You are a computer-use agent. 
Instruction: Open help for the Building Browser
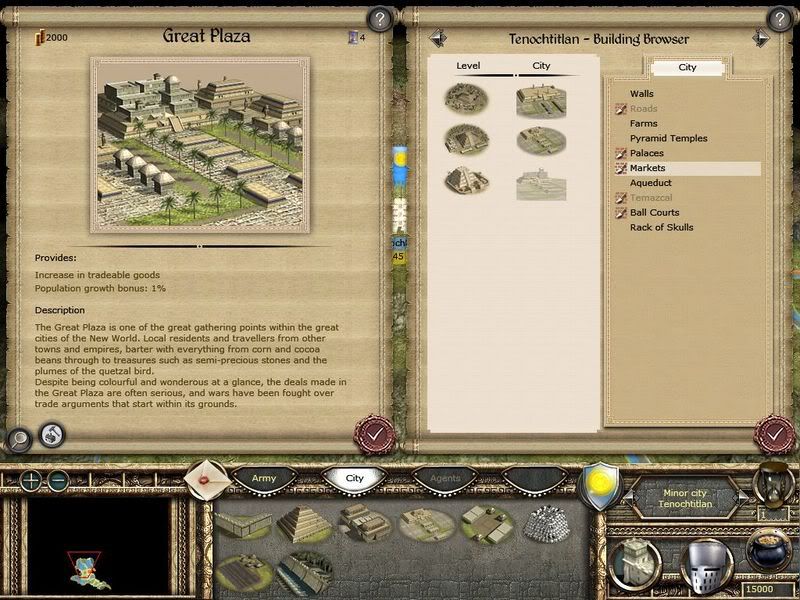[778, 18]
